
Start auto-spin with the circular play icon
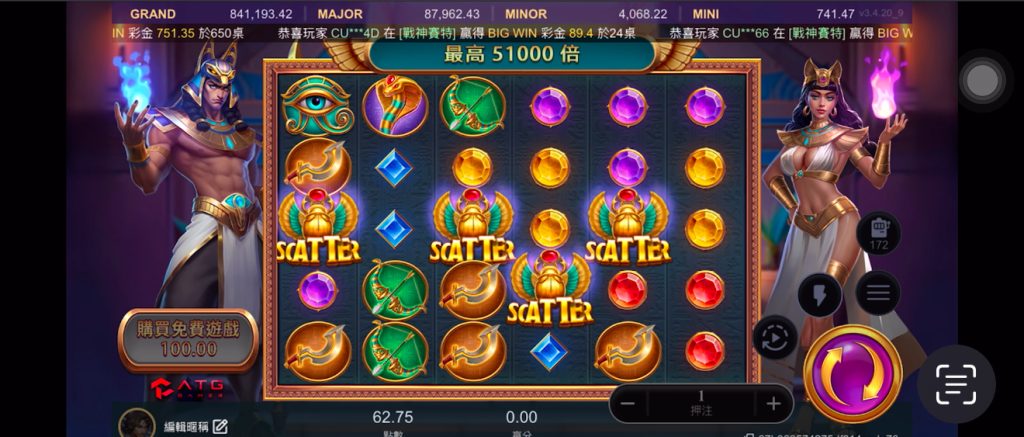(x=774, y=338)
